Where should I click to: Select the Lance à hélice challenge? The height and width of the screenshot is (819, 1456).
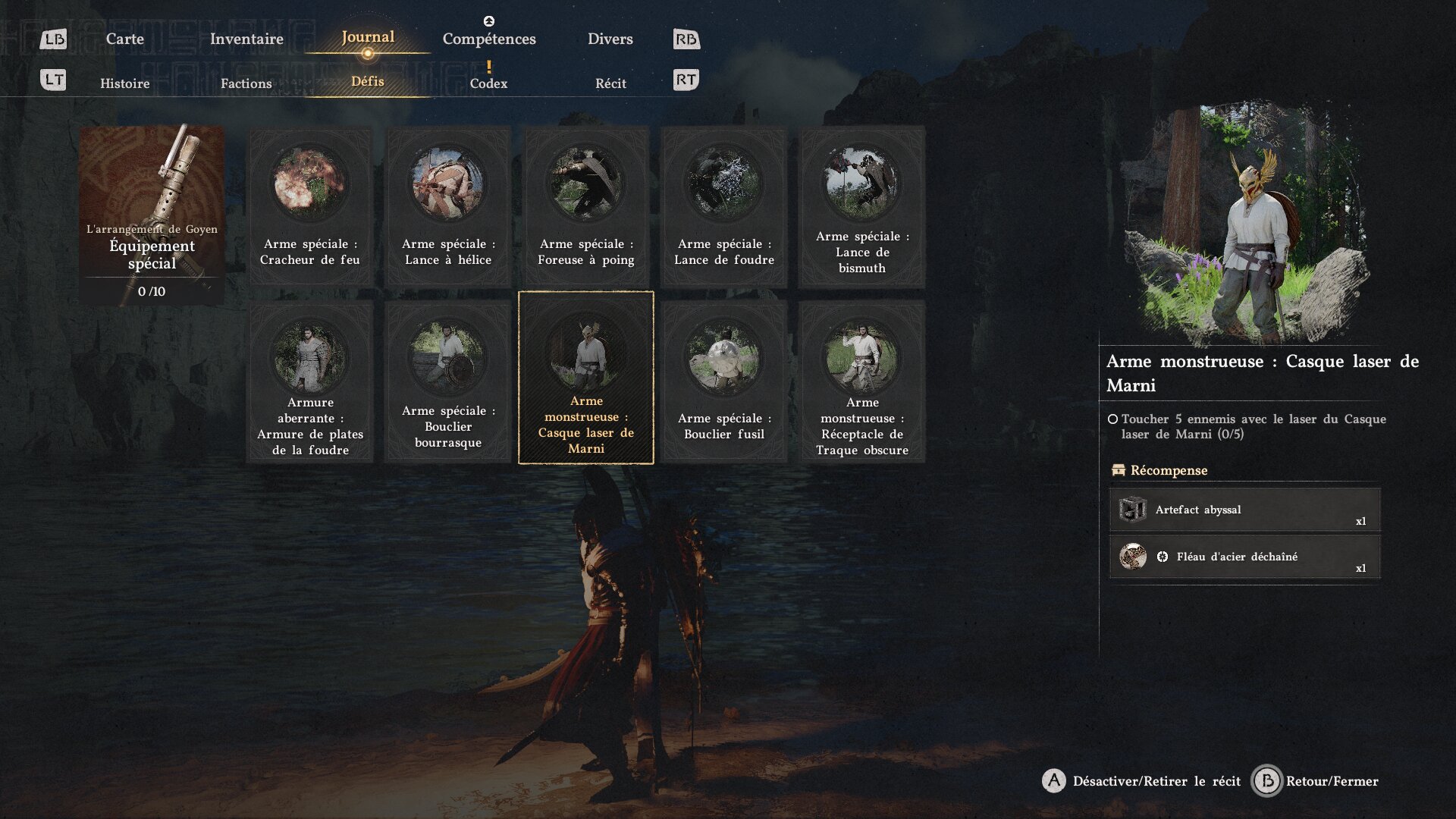(448, 206)
